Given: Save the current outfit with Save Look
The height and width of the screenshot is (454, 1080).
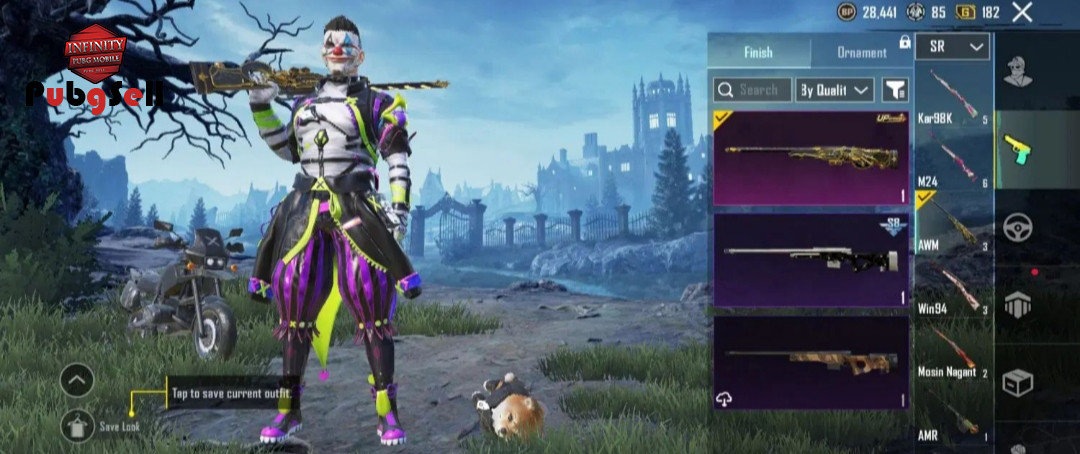Looking at the screenshot, I should click(x=77, y=426).
